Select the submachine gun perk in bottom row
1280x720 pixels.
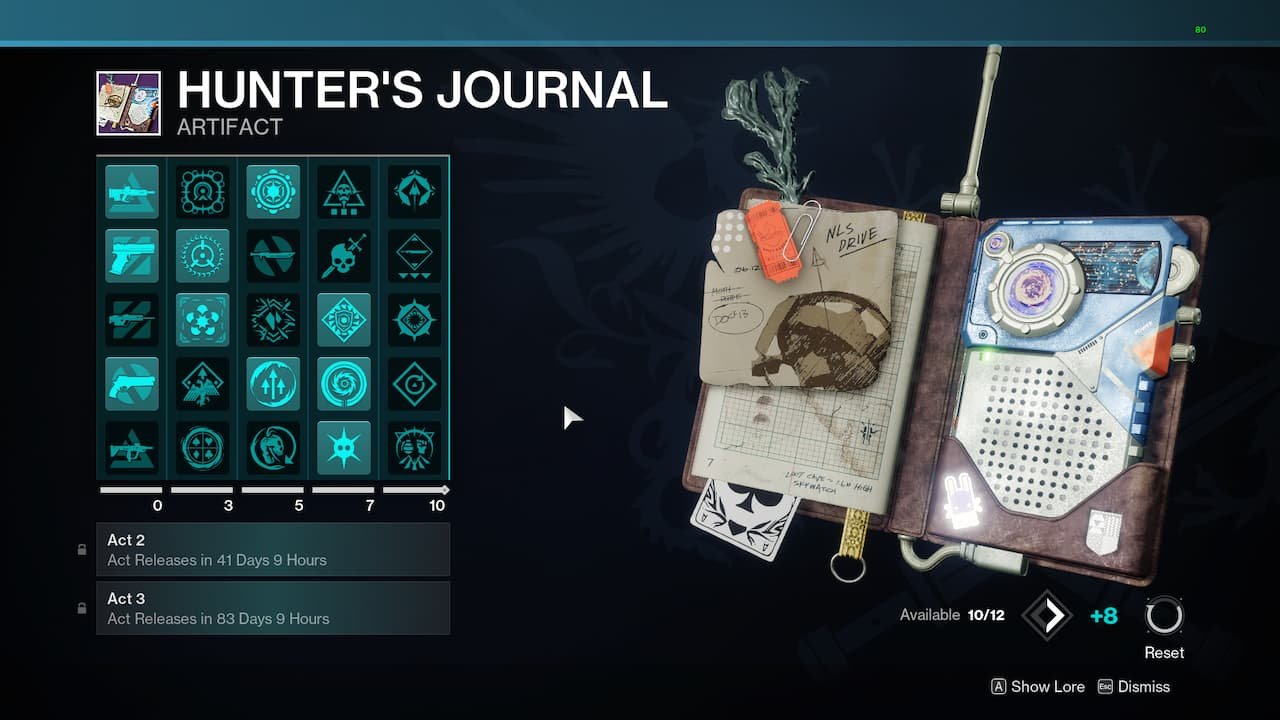tap(131, 447)
